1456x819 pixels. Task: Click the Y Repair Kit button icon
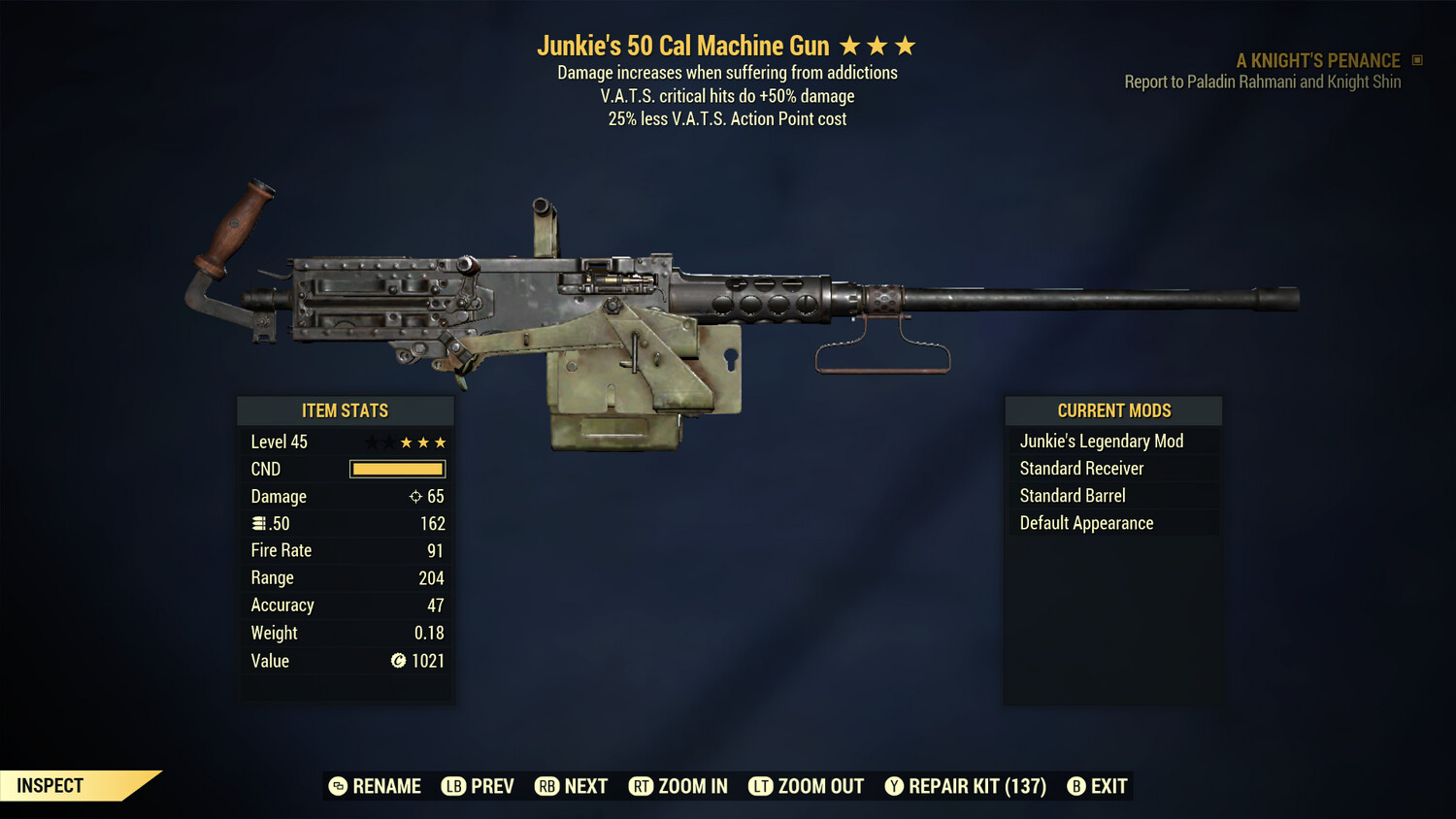point(893,786)
